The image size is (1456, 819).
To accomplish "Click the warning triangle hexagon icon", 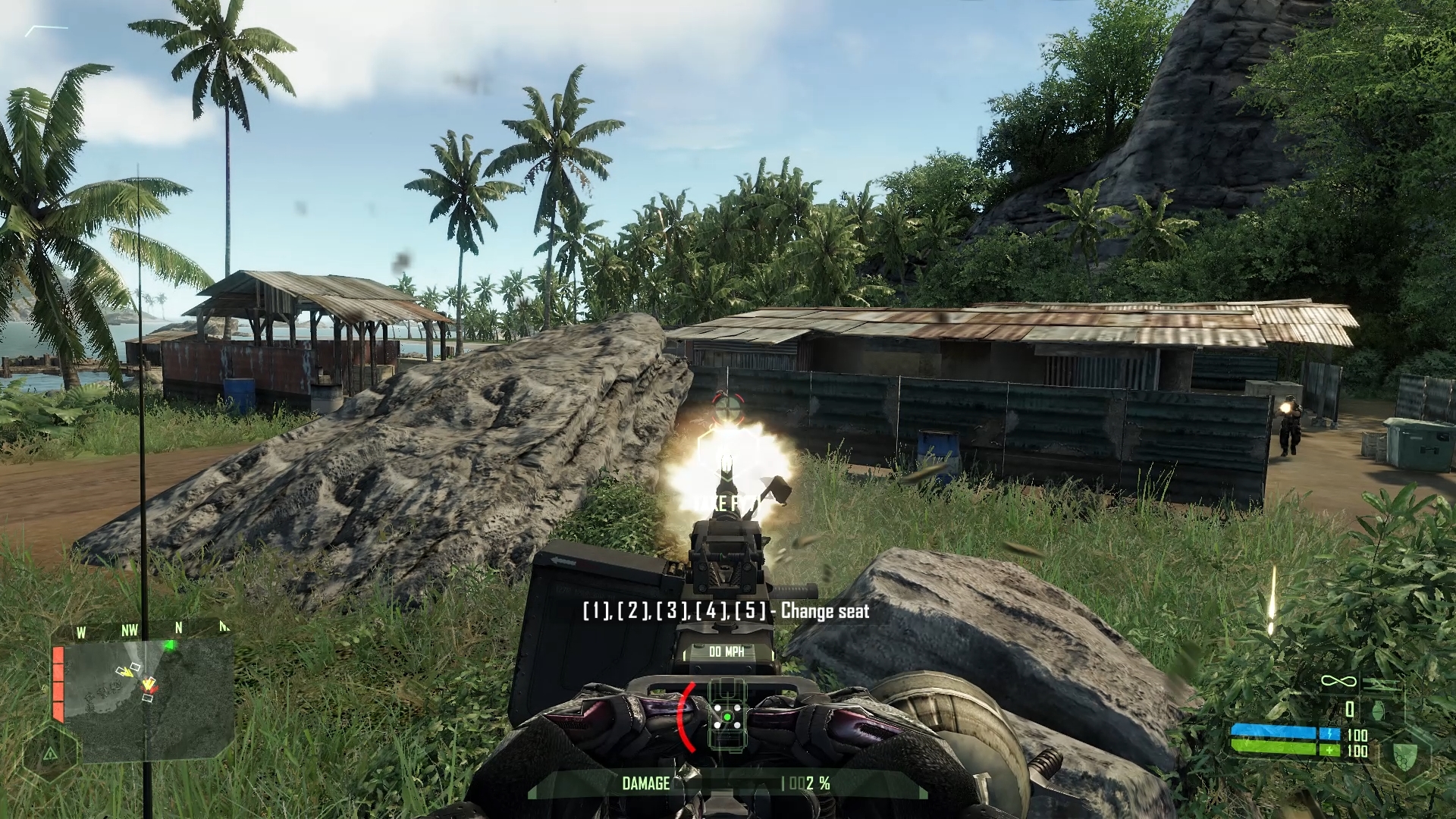I will tap(50, 753).
